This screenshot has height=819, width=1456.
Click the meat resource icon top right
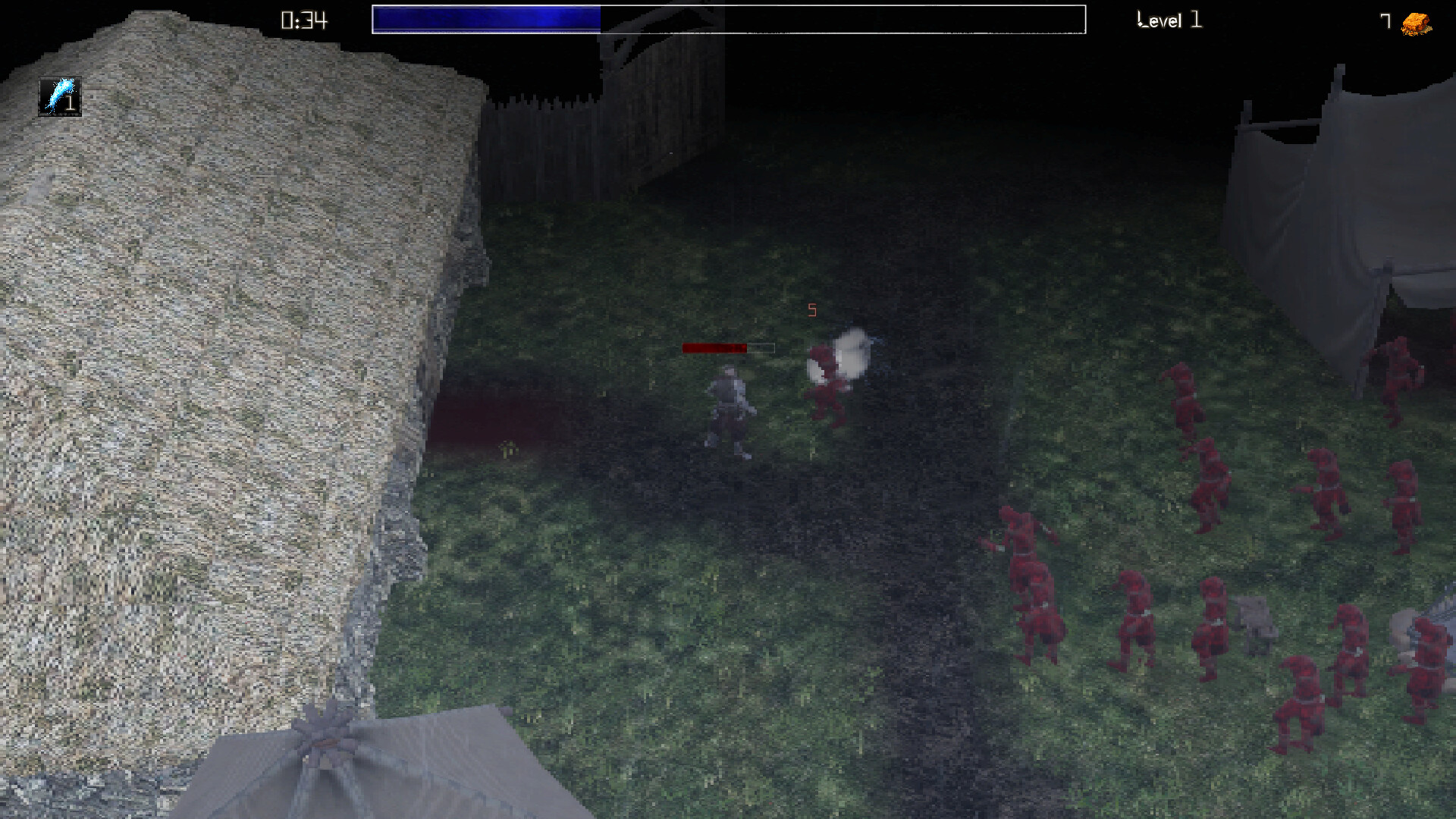point(1415,20)
